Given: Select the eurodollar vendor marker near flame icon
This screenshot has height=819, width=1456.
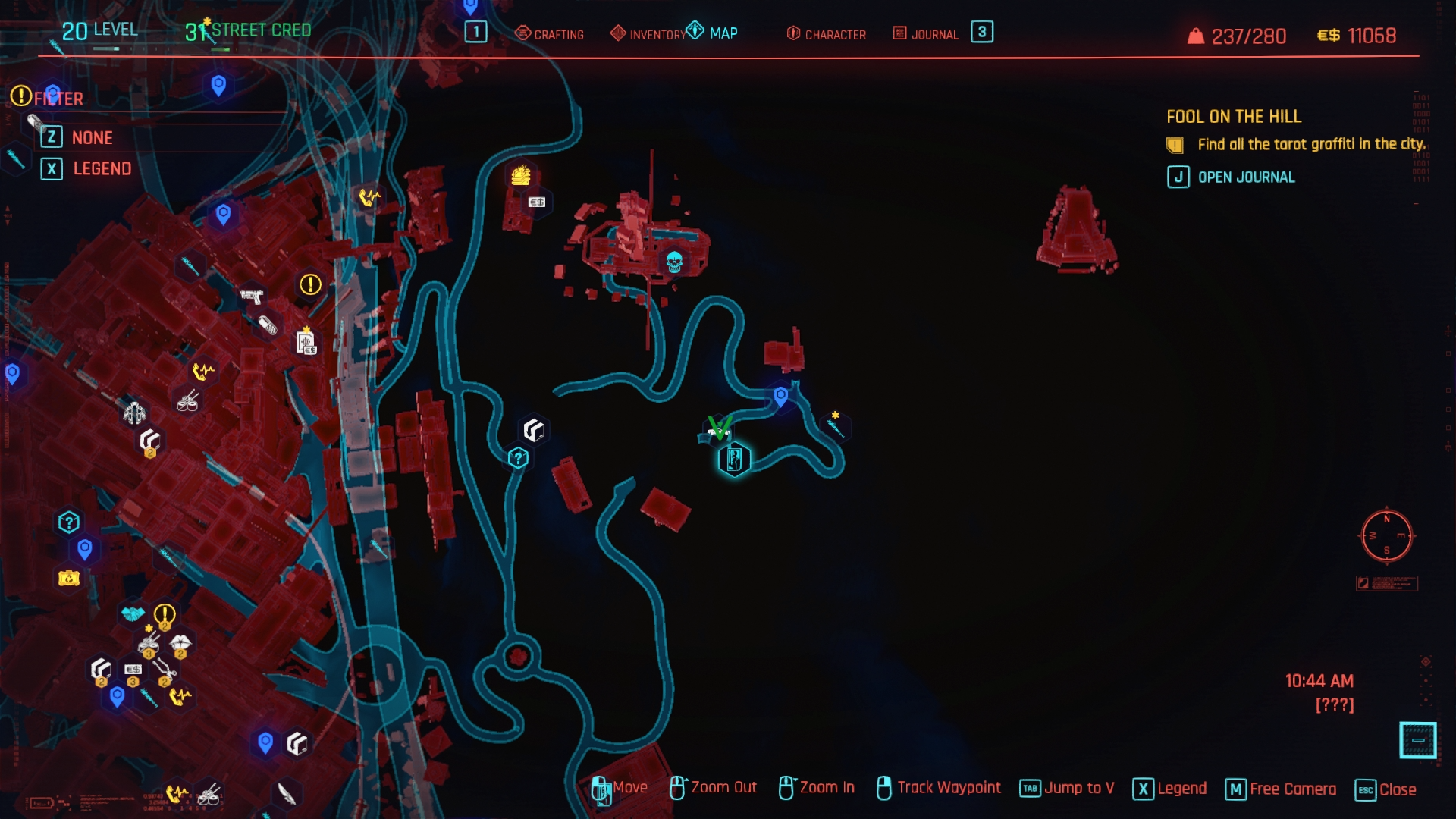Looking at the screenshot, I should [537, 202].
